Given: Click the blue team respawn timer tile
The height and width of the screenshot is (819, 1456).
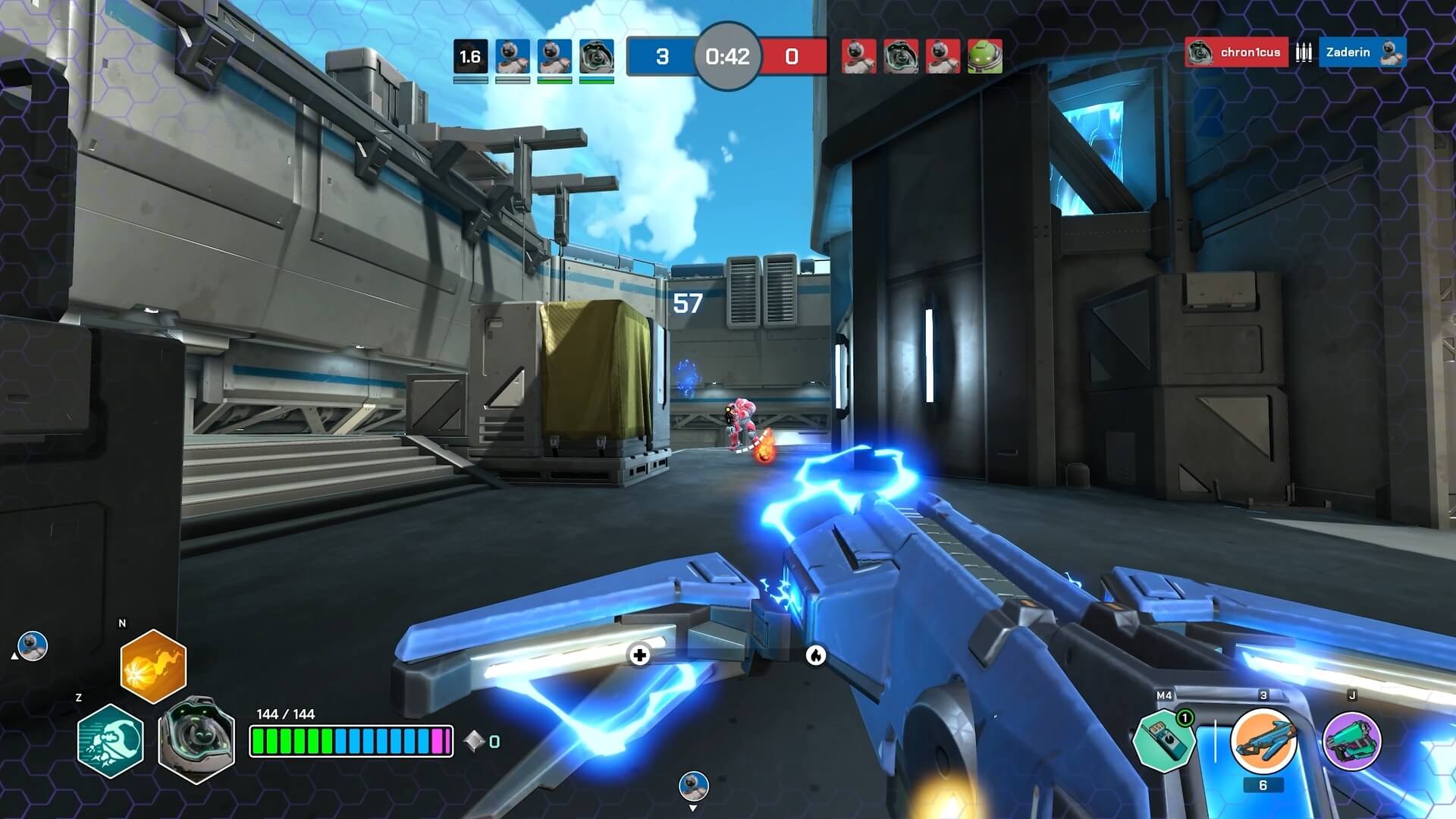Looking at the screenshot, I should tap(470, 57).
